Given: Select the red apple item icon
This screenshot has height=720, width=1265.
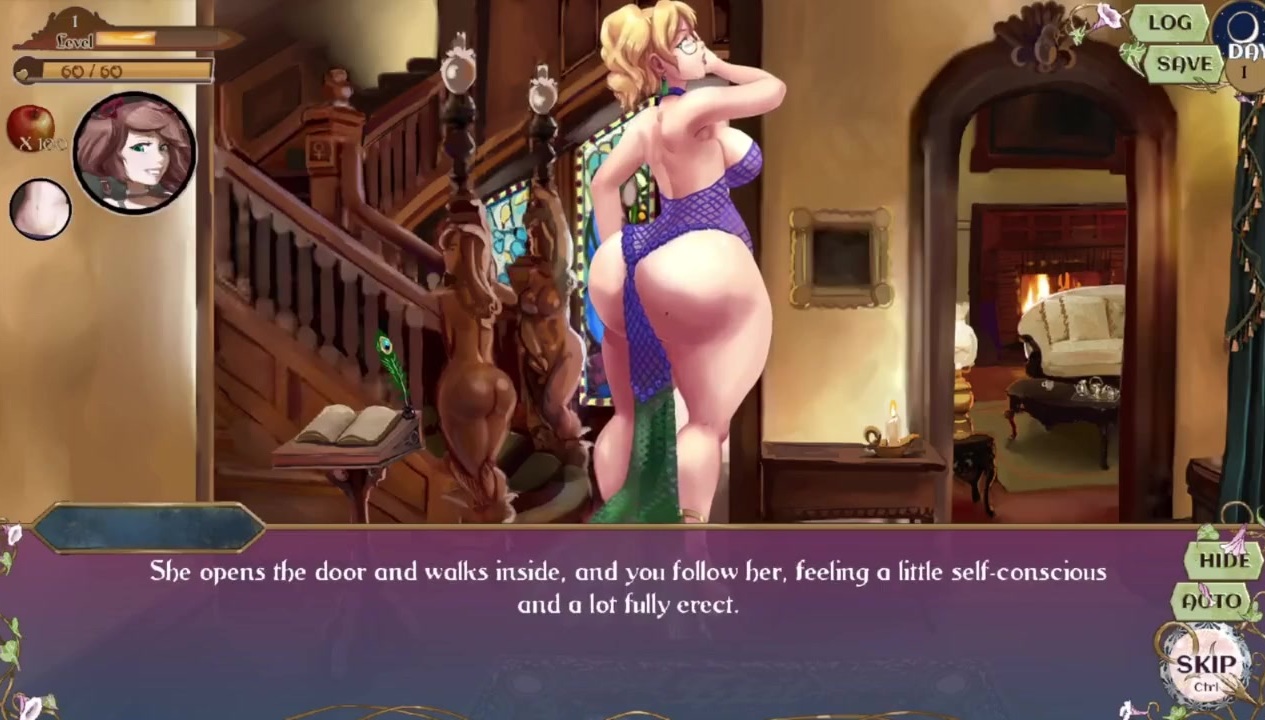Looking at the screenshot, I should (31, 126).
